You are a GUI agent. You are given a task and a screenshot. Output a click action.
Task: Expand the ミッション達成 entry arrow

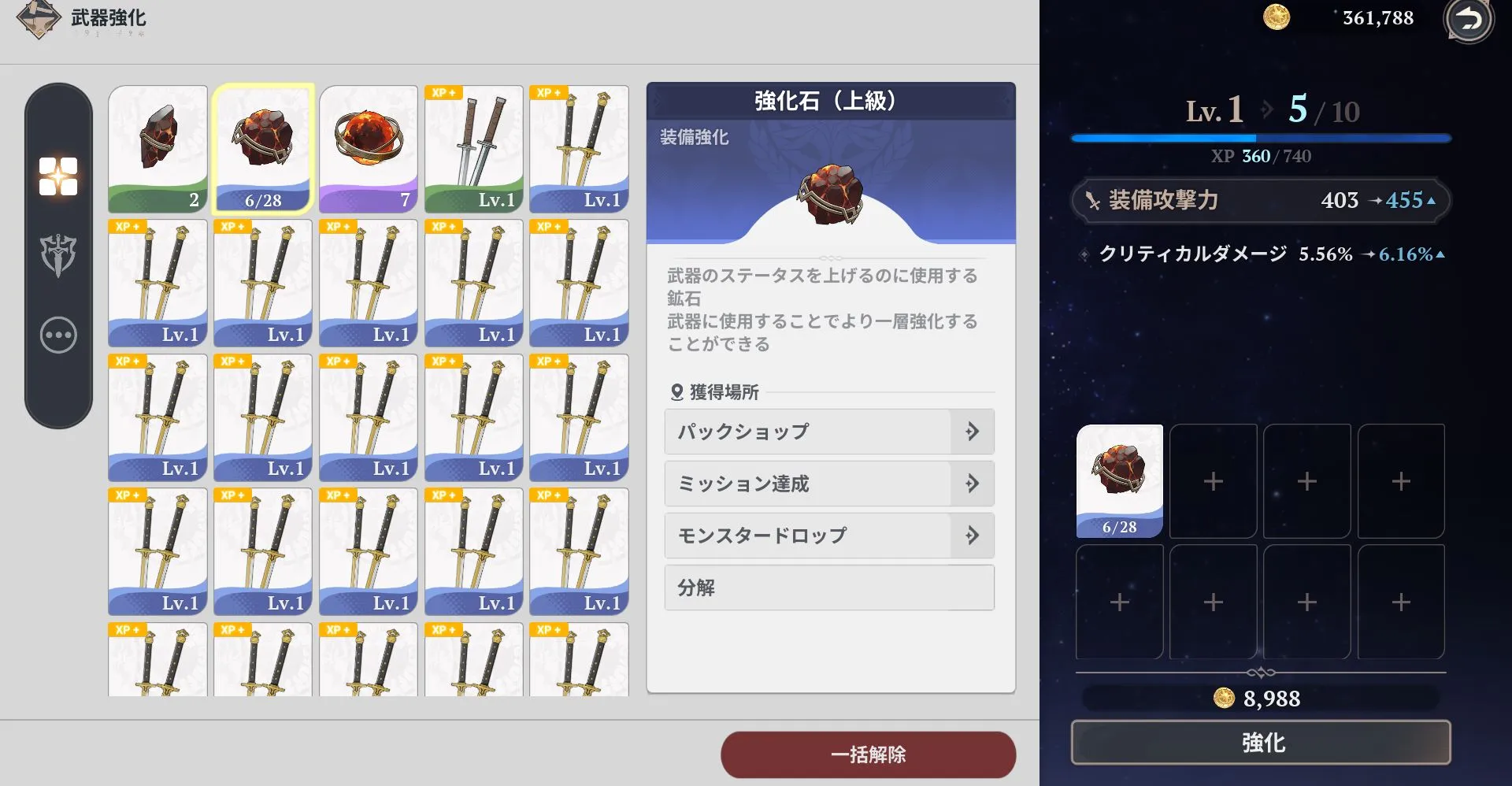point(973,484)
